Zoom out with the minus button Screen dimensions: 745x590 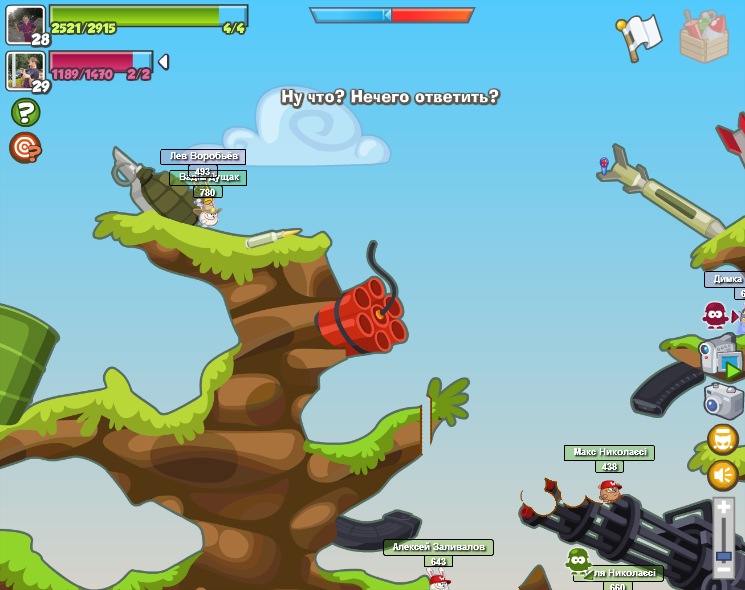723,572
